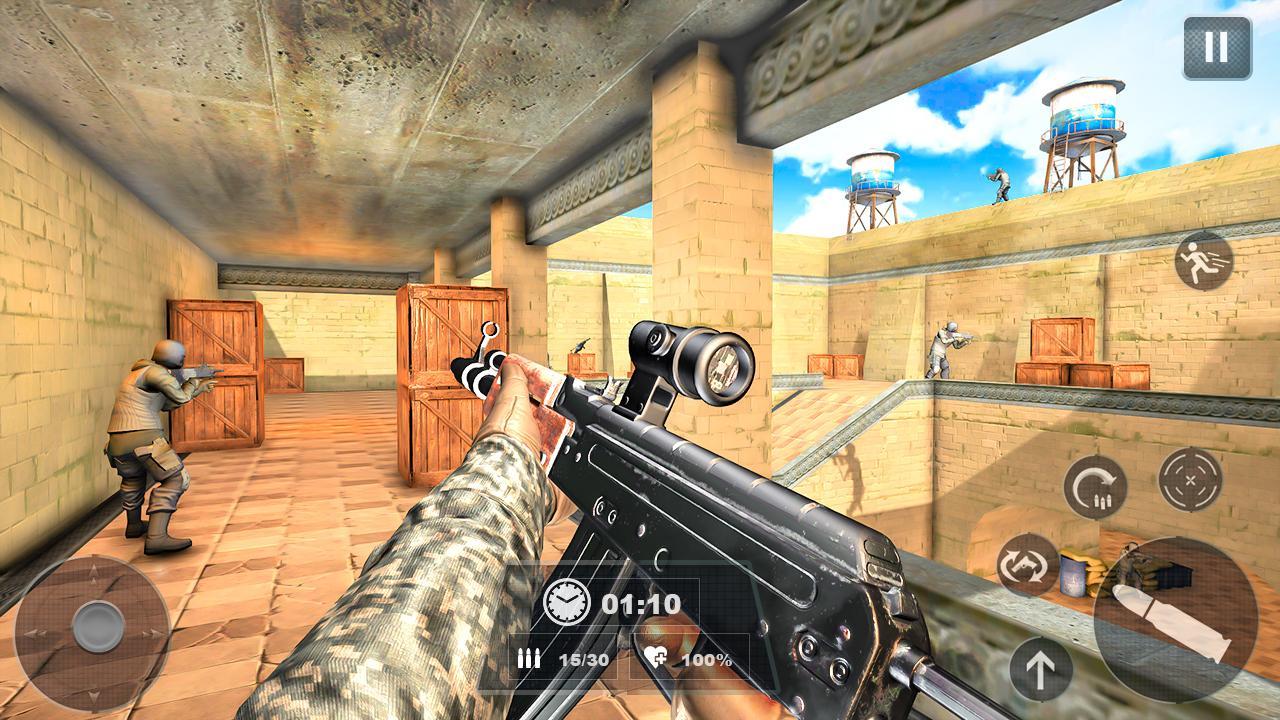This screenshot has width=1280, height=720.
Task: Select the bullet icon next to ammo count
Action: pyautogui.click(x=530, y=659)
